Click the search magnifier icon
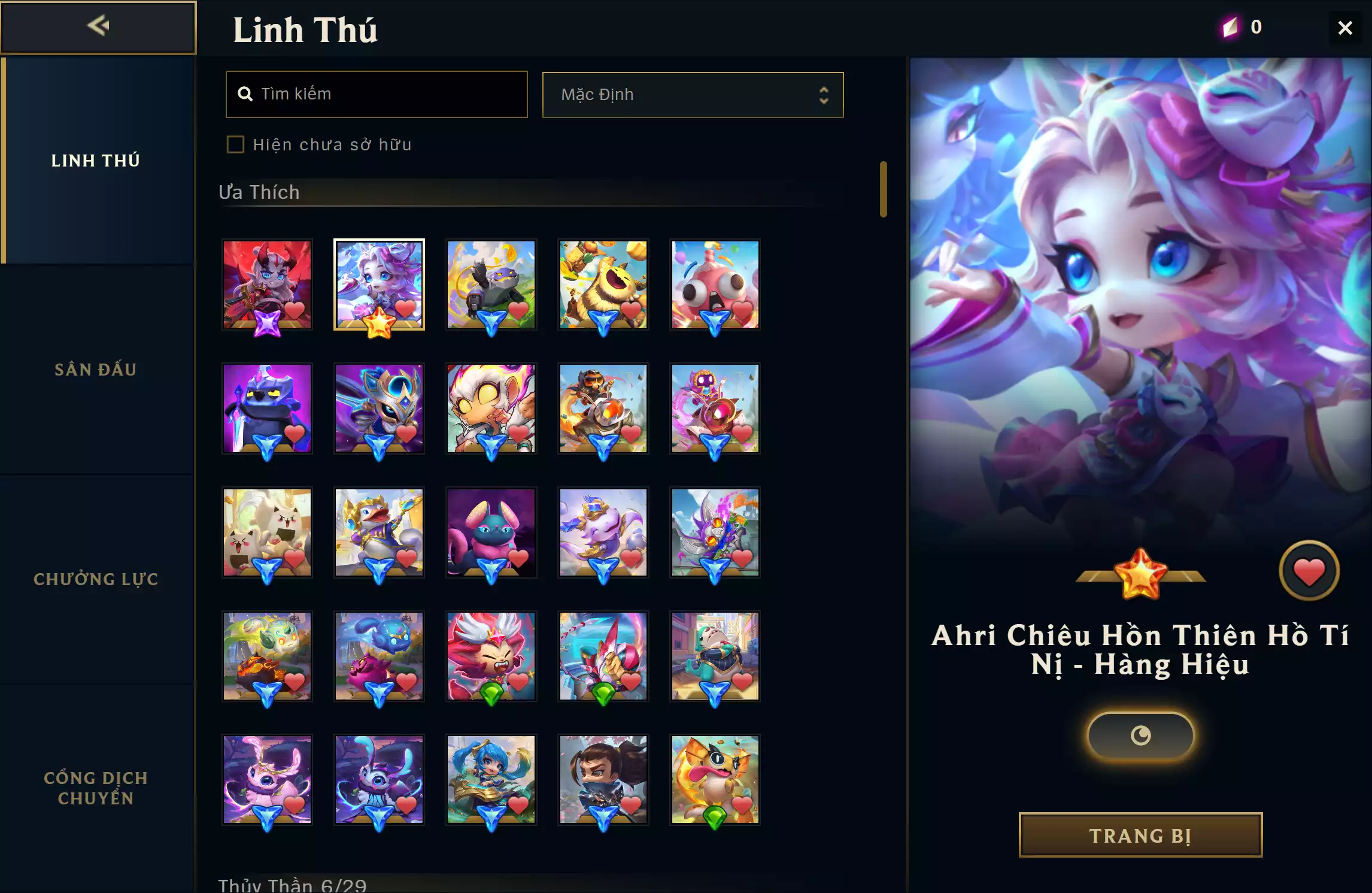The width and height of the screenshot is (1372, 893). coord(247,94)
